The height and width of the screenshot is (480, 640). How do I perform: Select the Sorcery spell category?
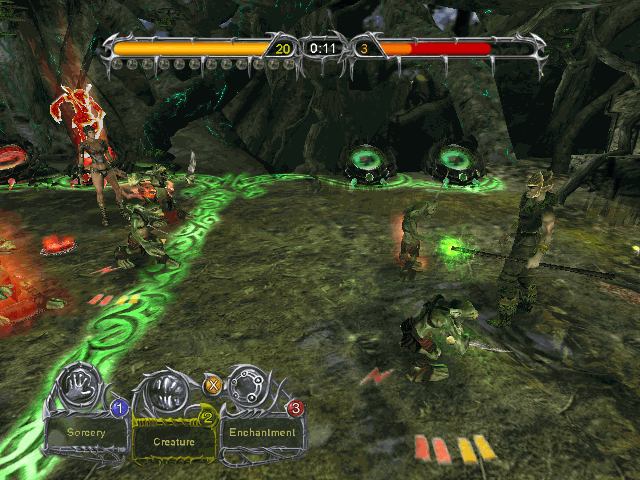coord(86,433)
